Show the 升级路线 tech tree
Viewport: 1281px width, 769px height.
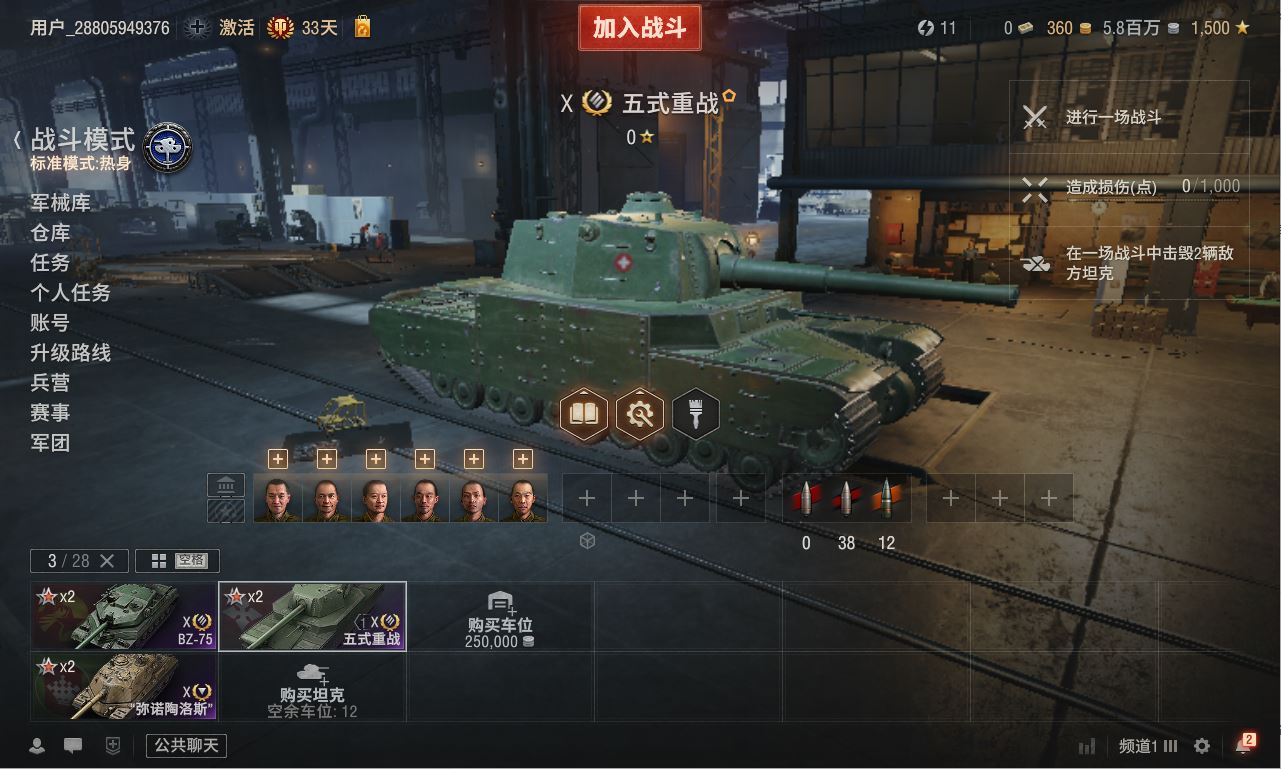point(70,353)
